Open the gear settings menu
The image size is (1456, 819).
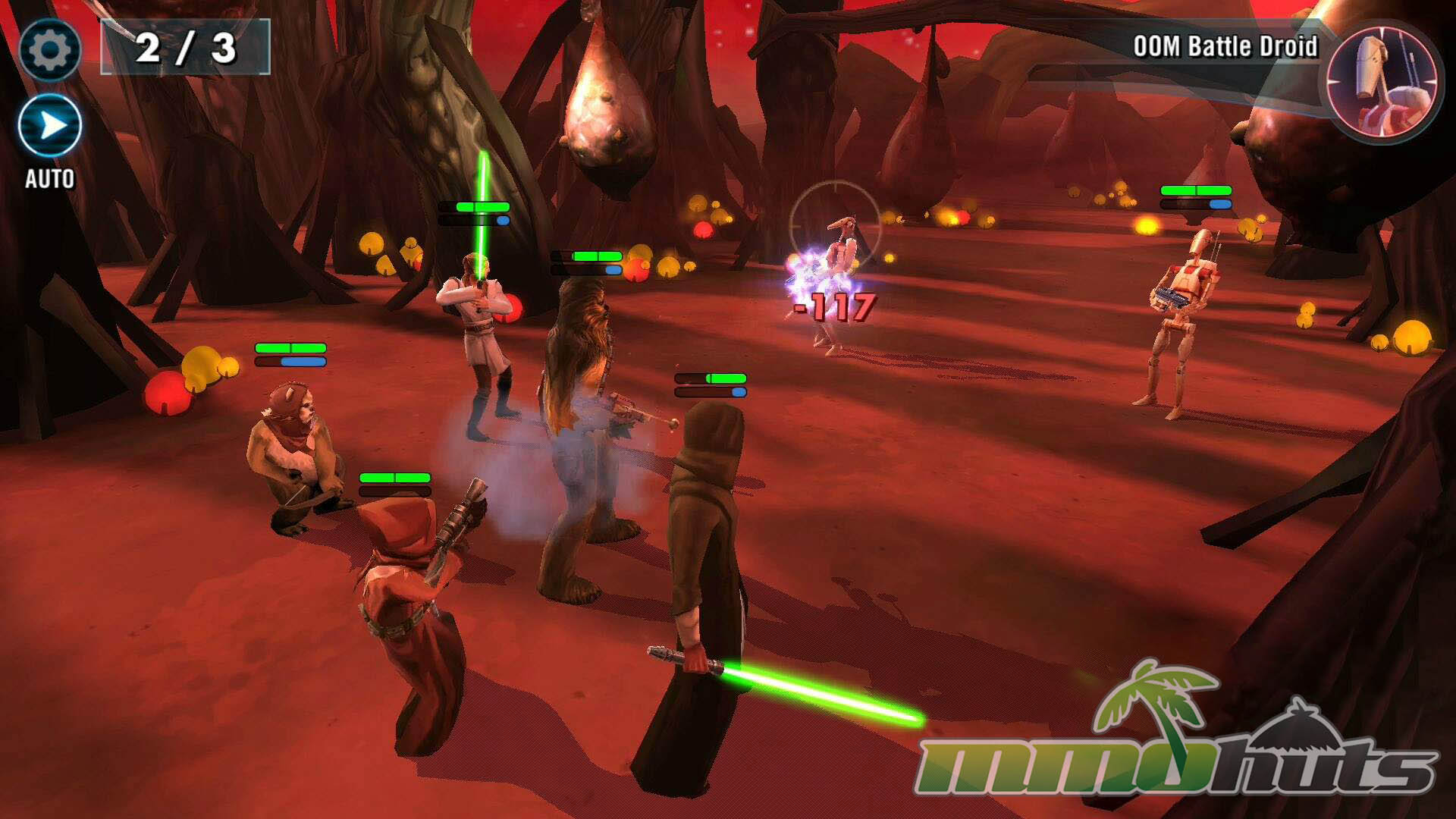click(x=49, y=50)
